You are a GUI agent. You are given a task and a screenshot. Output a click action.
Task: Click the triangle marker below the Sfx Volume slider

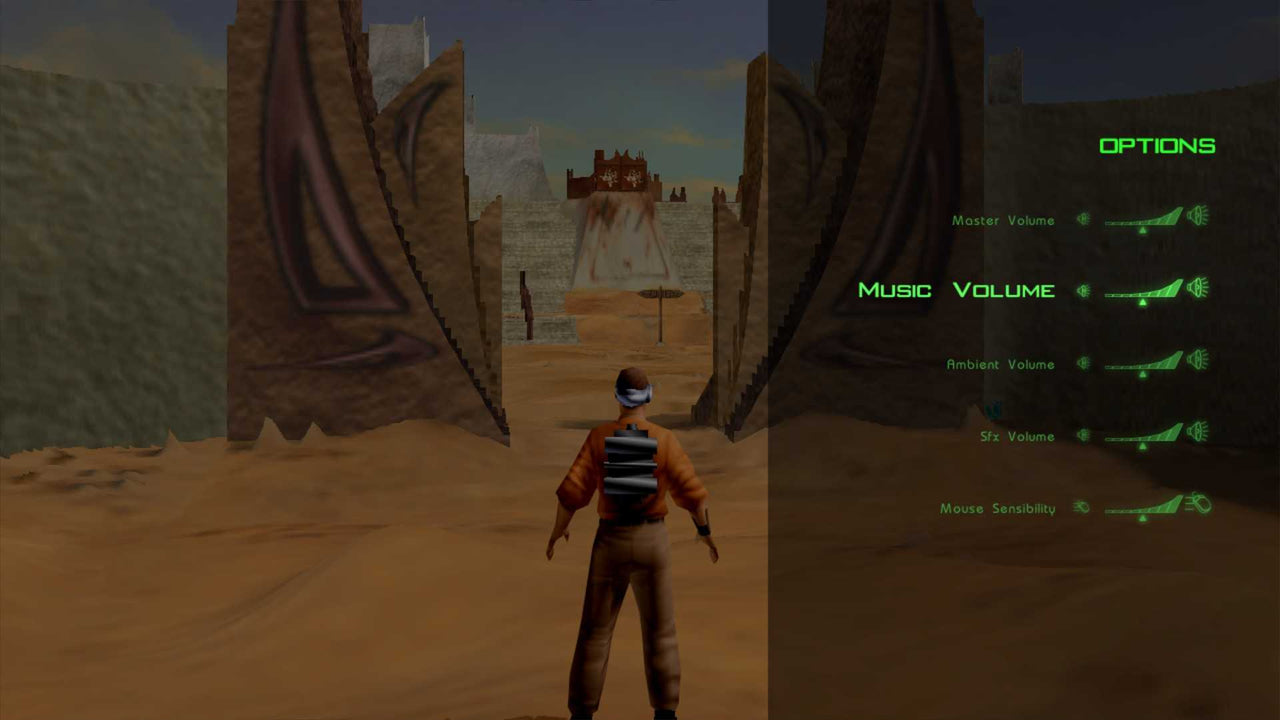tap(1143, 446)
